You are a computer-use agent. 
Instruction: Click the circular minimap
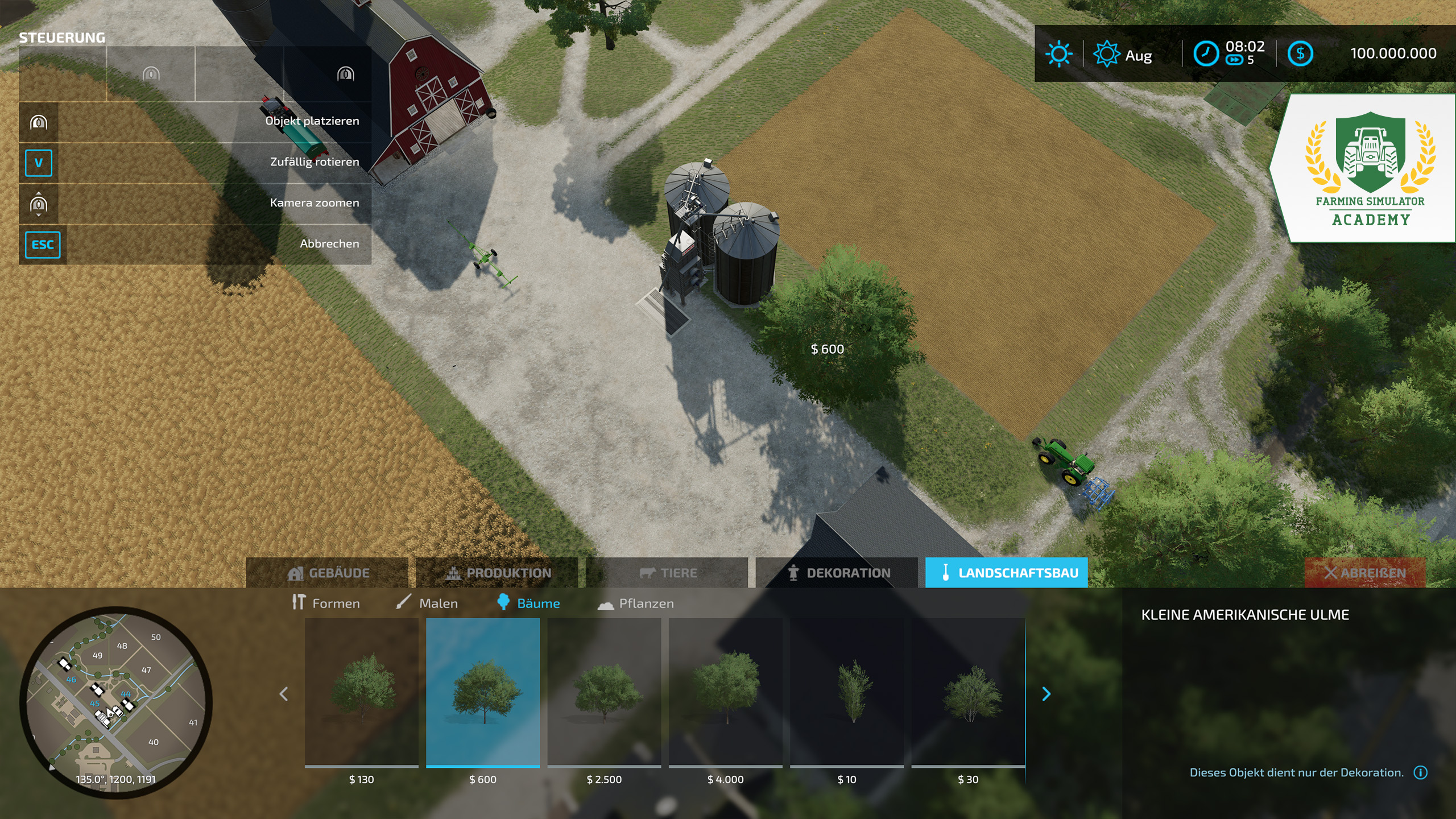coord(116,702)
